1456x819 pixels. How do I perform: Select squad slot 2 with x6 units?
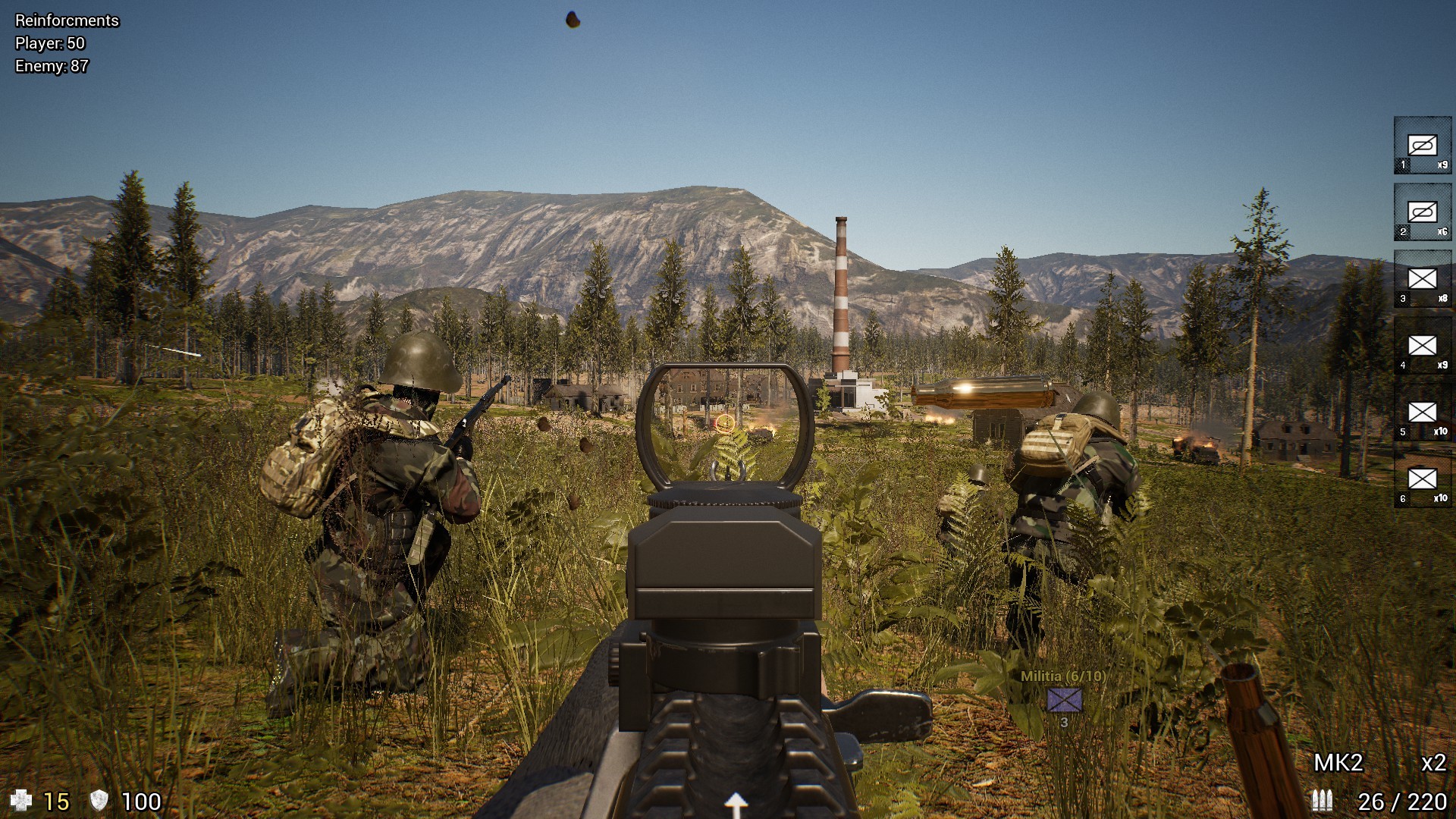pos(1422,212)
